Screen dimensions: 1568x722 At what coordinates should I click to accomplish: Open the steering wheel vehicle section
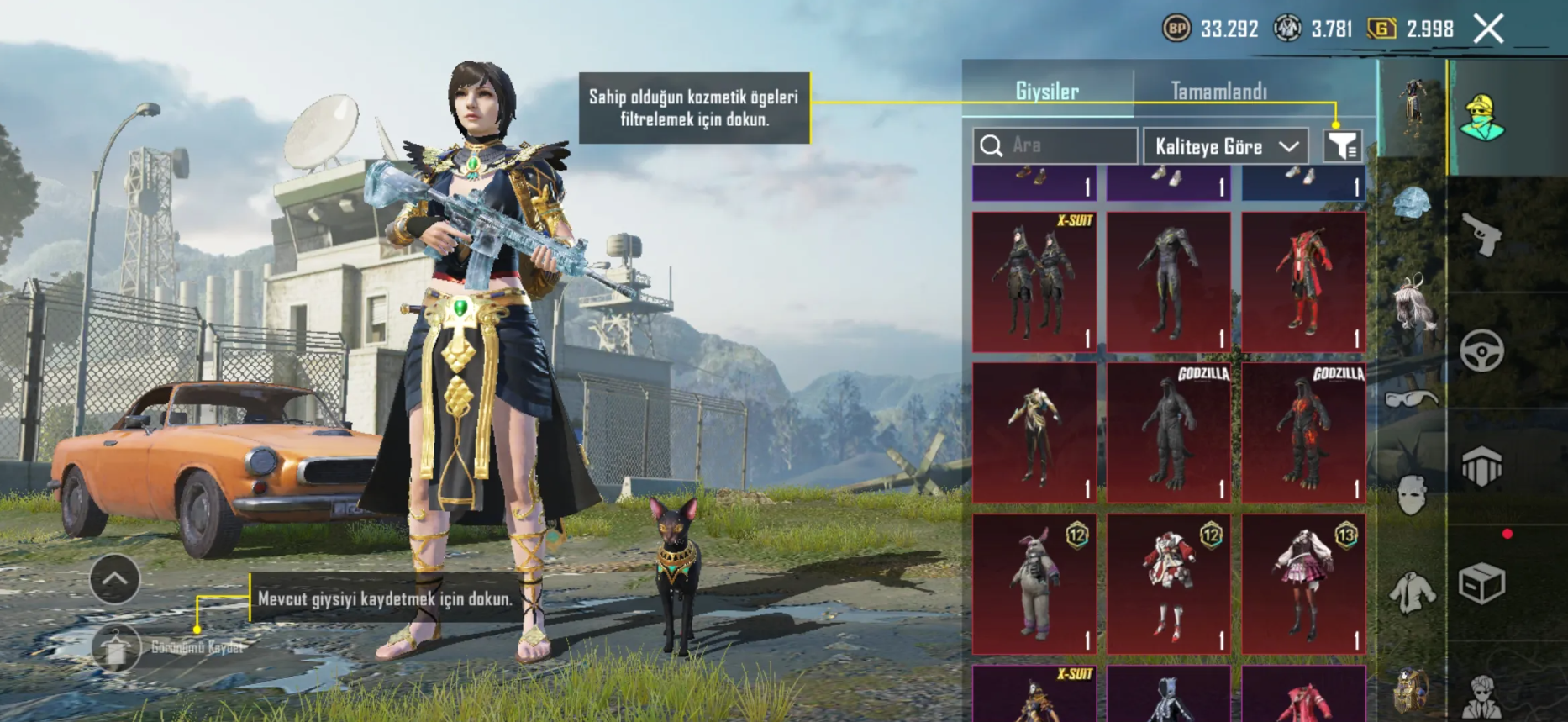1481,350
